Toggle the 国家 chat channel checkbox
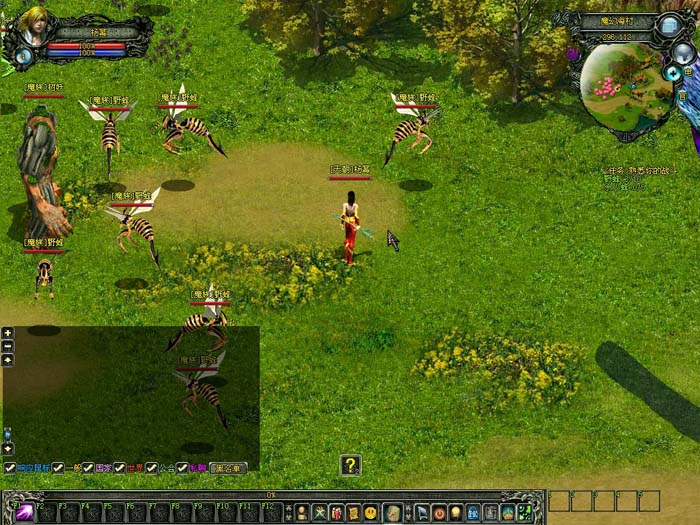700x525 pixels. pyautogui.click(x=89, y=467)
